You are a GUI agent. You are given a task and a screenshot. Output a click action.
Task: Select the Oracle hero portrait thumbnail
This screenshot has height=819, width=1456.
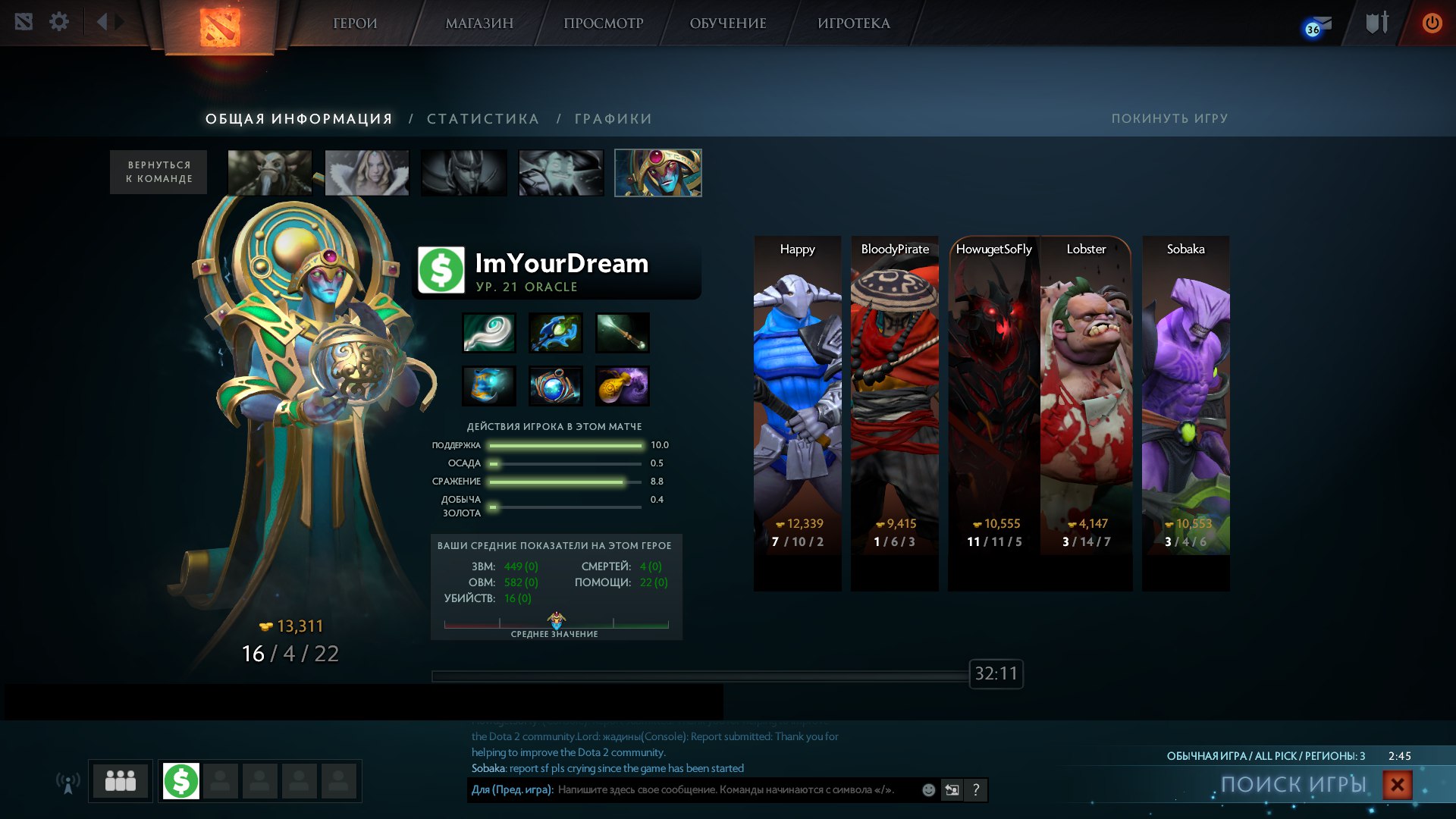click(657, 173)
